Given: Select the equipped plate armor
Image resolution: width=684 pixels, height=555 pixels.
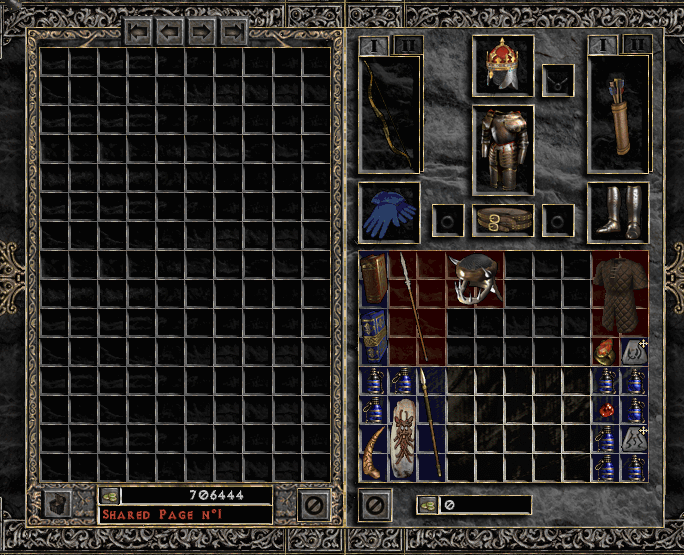Looking at the screenshot, I should (502, 148).
